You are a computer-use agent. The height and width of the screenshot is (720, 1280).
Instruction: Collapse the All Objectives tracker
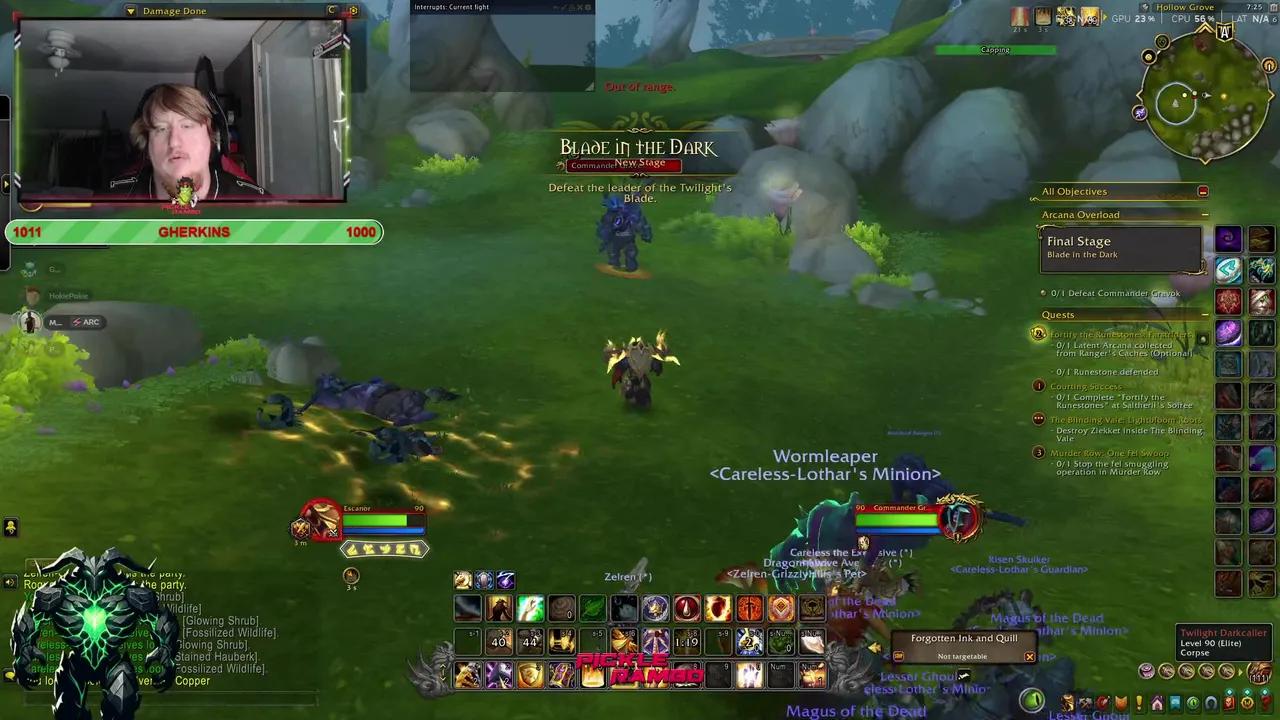click(1203, 192)
